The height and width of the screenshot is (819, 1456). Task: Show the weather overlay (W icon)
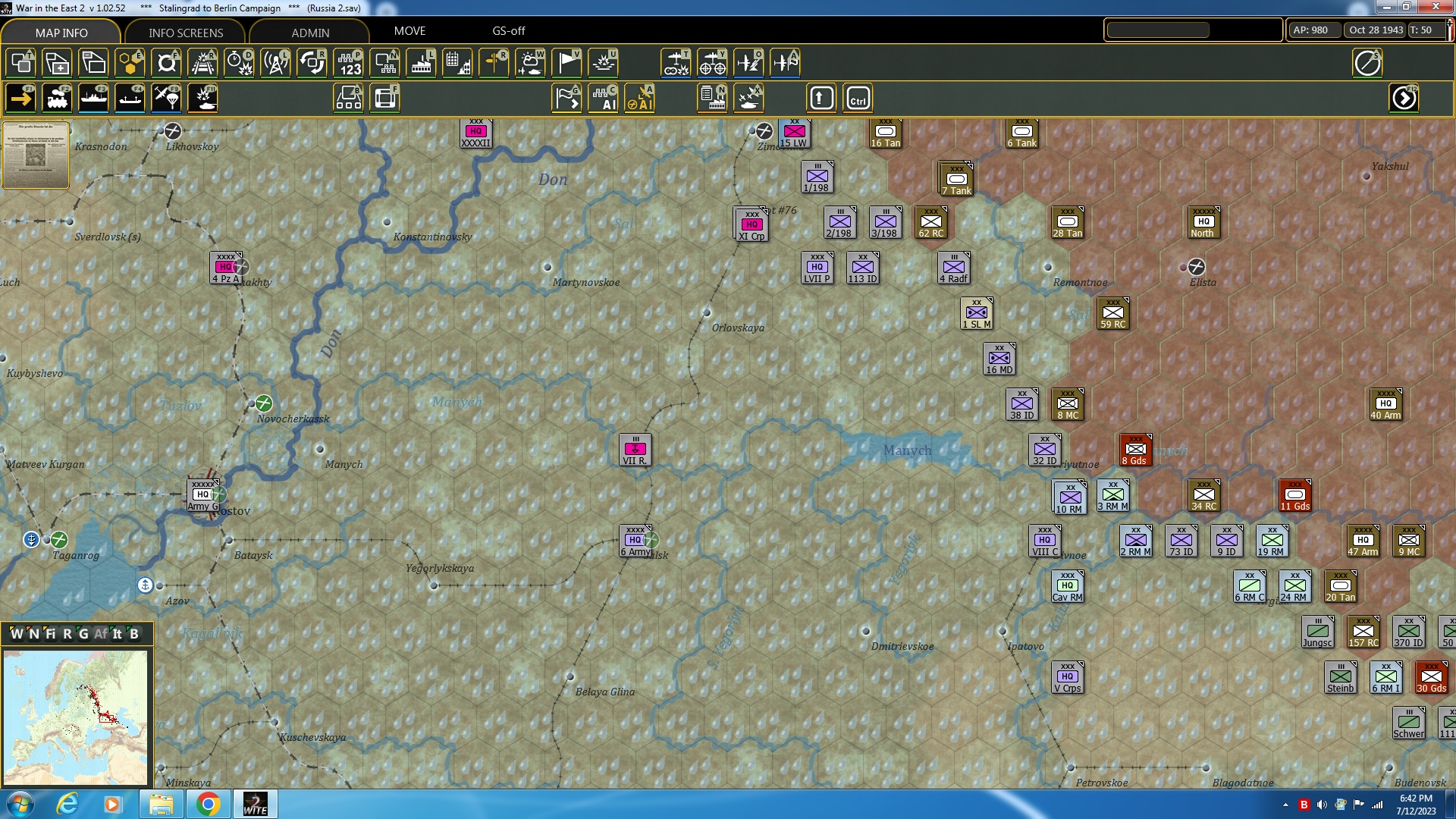point(530,63)
